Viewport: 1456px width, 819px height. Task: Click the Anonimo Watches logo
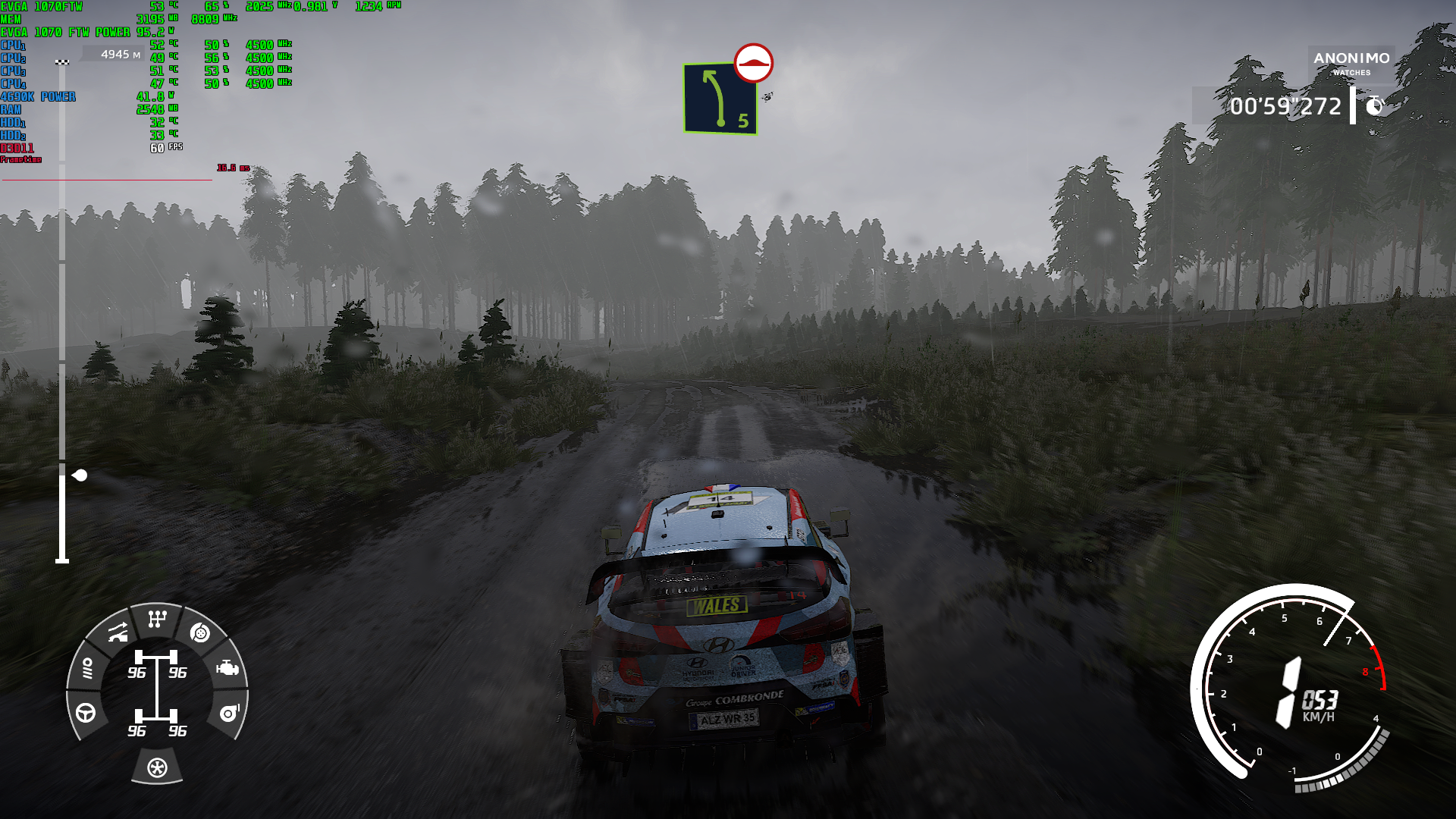click(1351, 63)
